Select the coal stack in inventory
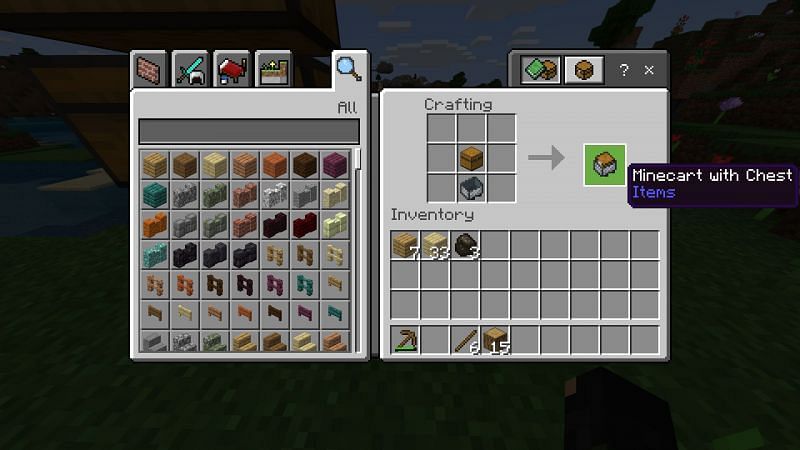Screen dimensions: 800x450 click(x=465, y=245)
